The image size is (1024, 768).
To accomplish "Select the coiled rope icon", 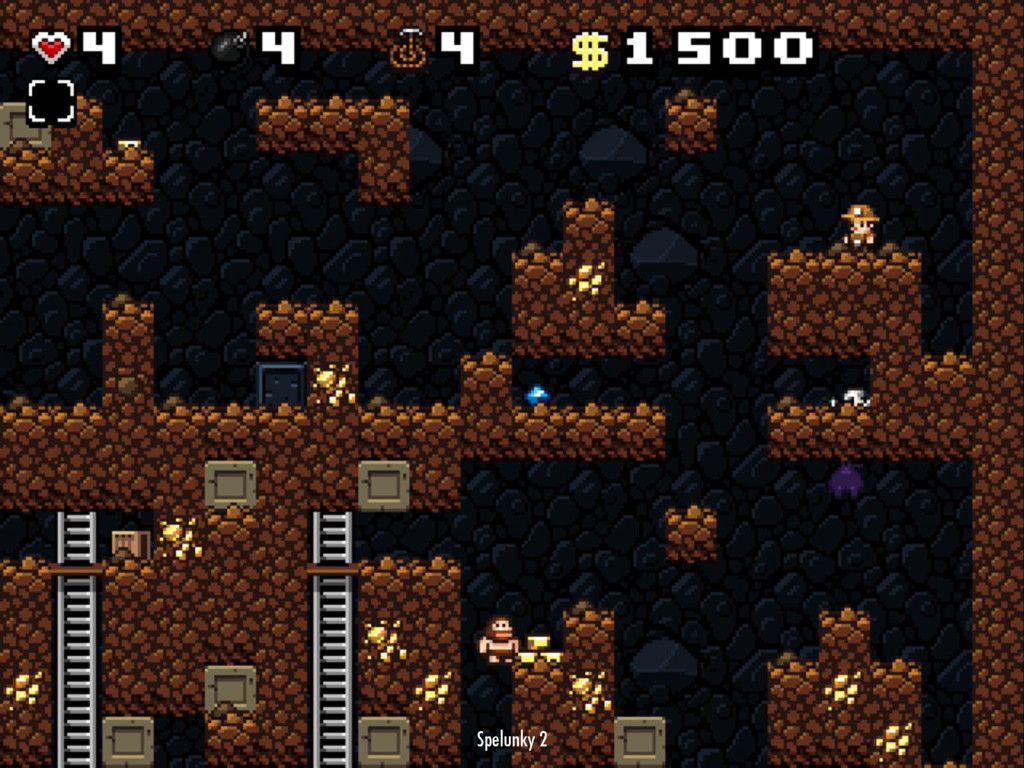I will click(408, 48).
